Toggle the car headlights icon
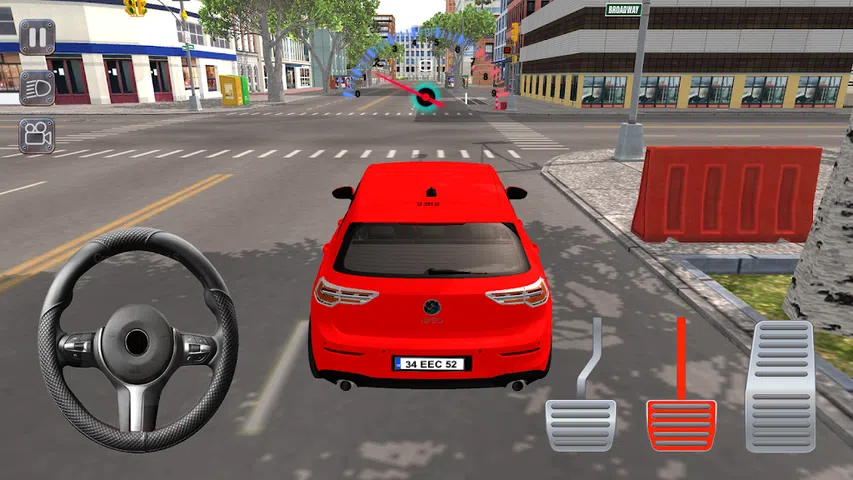This screenshot has height=480, width=853. coord(37,87)
